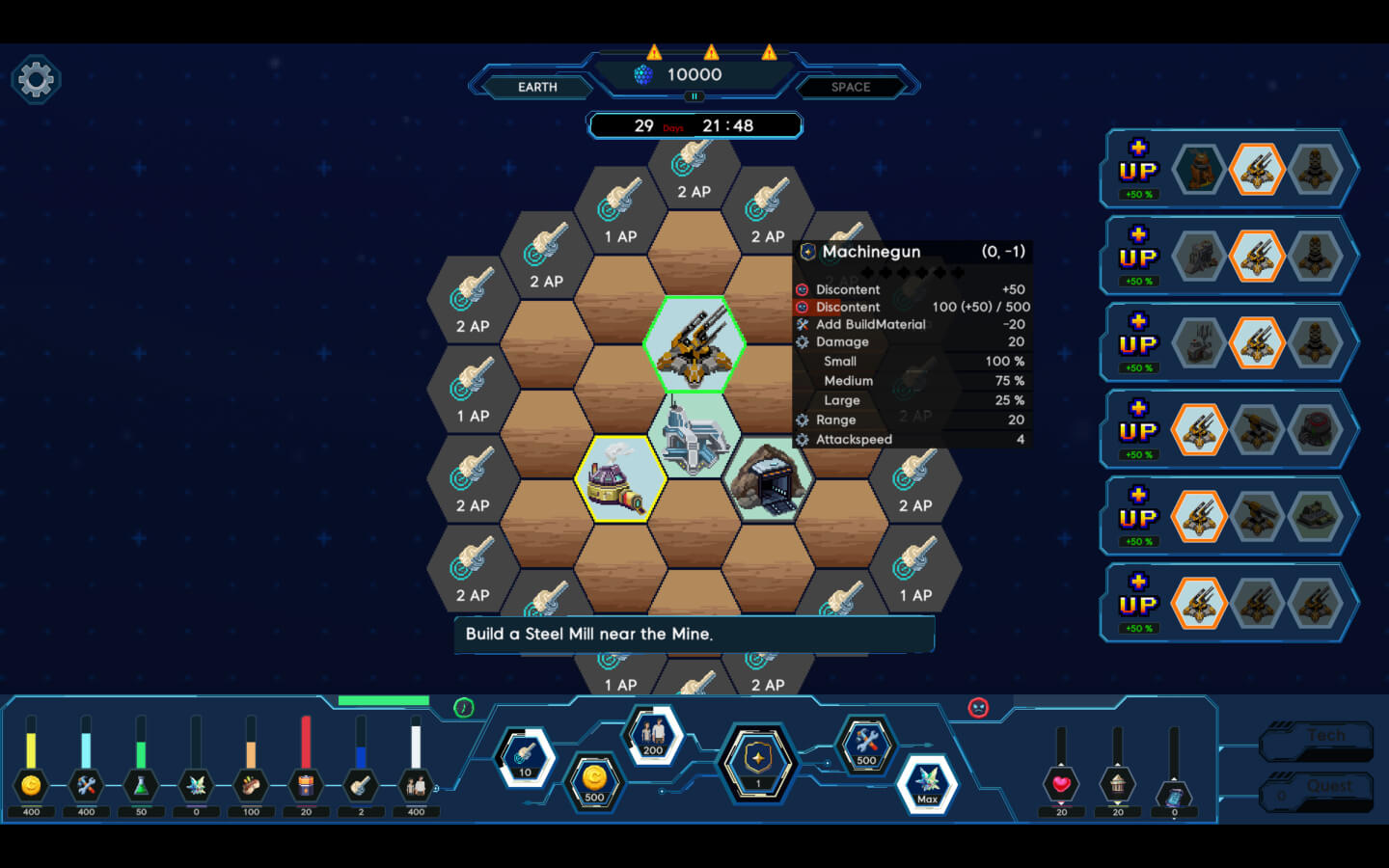
Task: Click the green info circle icon
Action: click(x=464, y=708)
